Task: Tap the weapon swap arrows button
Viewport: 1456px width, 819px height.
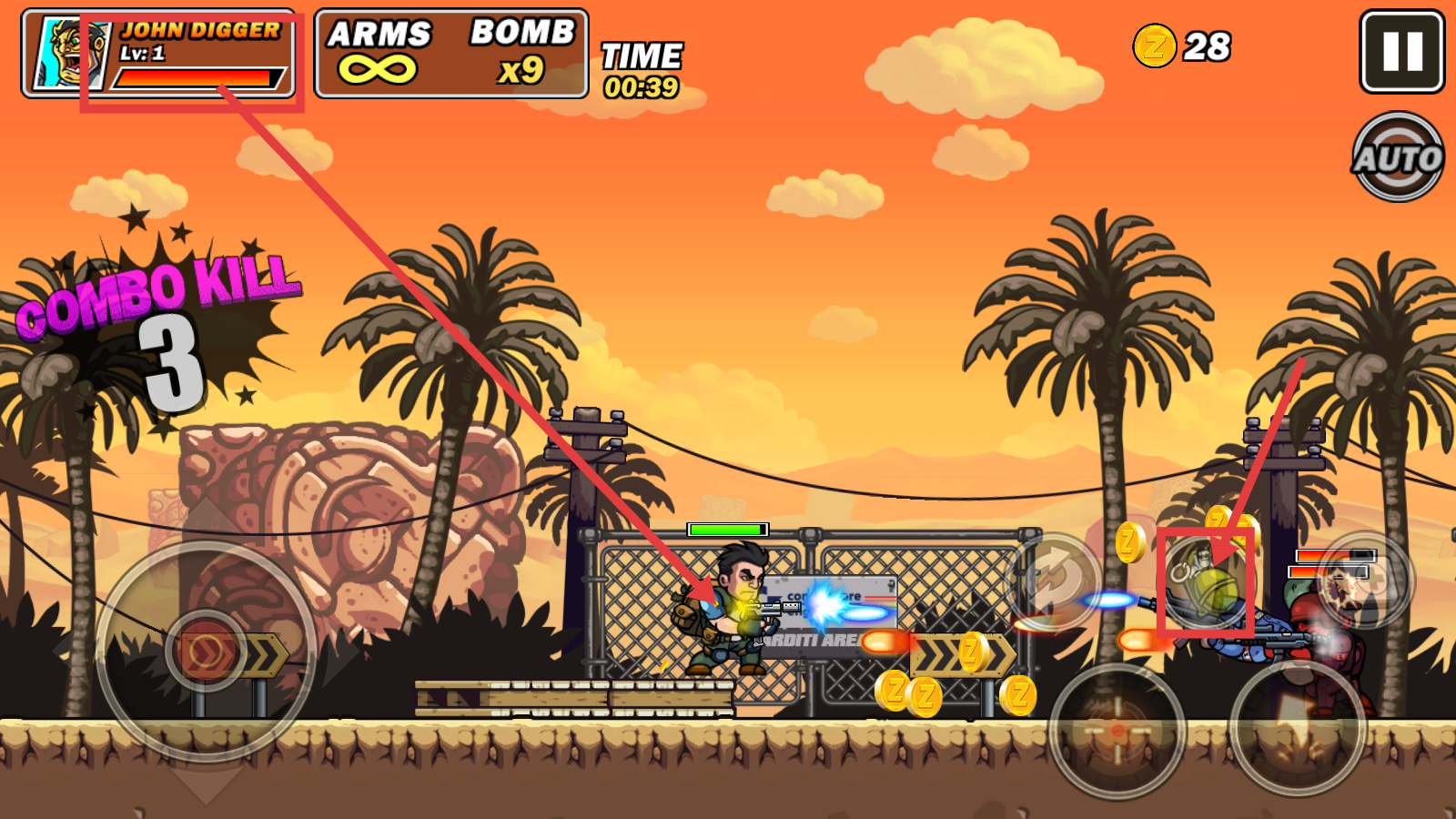Action: pyautogui.click(x=1056, y=580)
